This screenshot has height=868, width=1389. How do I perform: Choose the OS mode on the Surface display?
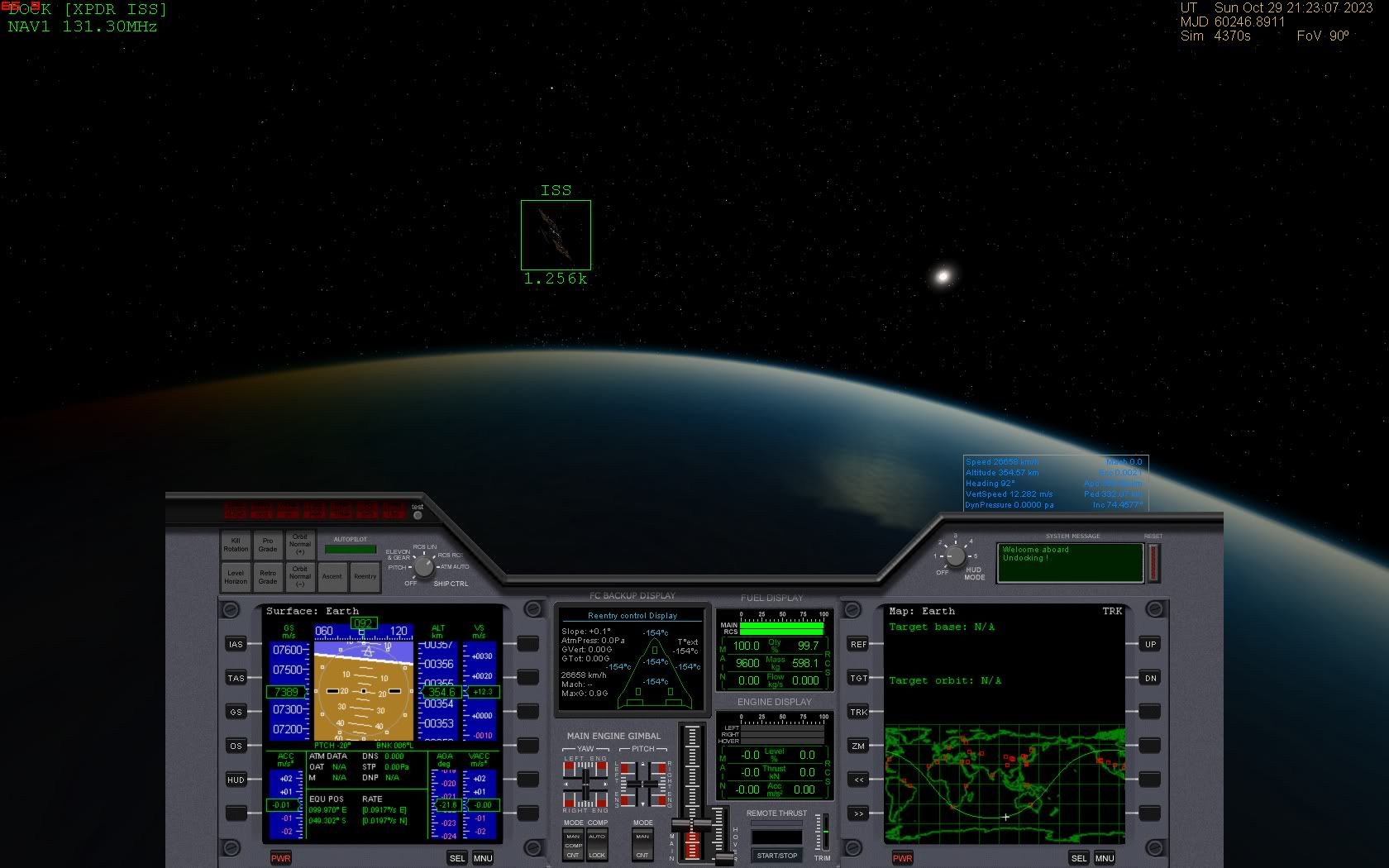tap(236, 746)
